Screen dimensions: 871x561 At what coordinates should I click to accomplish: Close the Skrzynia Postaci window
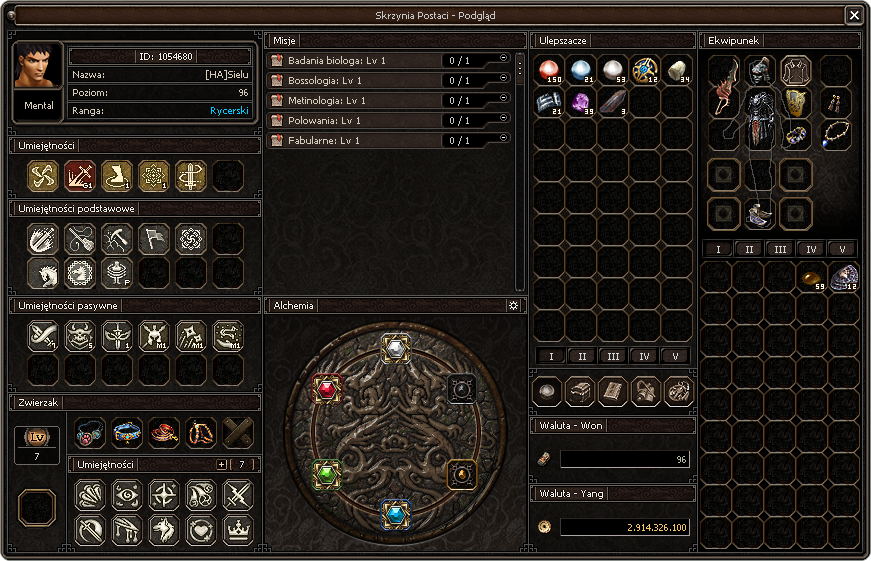point(853,15)
